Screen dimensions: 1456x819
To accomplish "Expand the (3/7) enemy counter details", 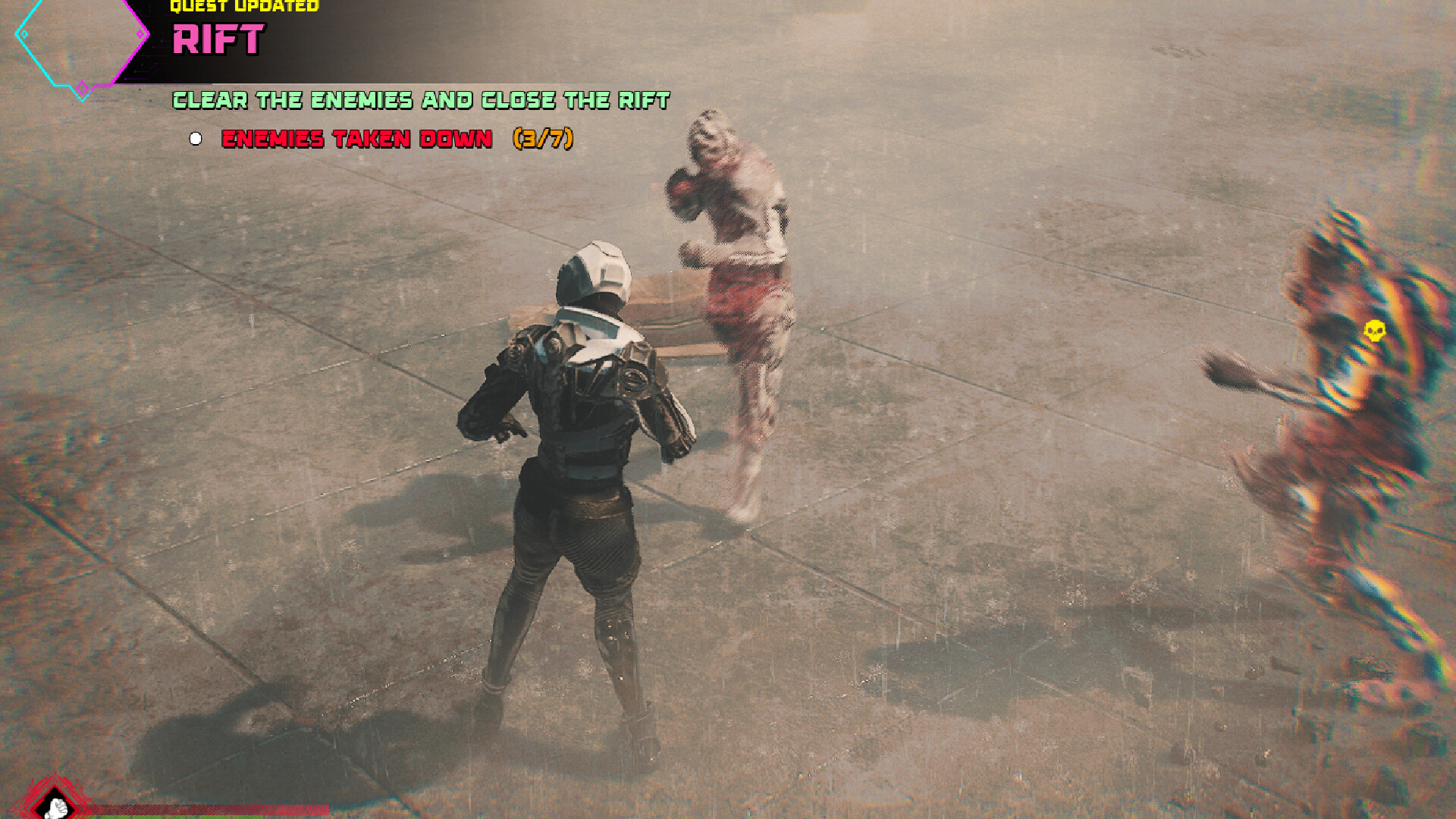I will tap(544, 139).
